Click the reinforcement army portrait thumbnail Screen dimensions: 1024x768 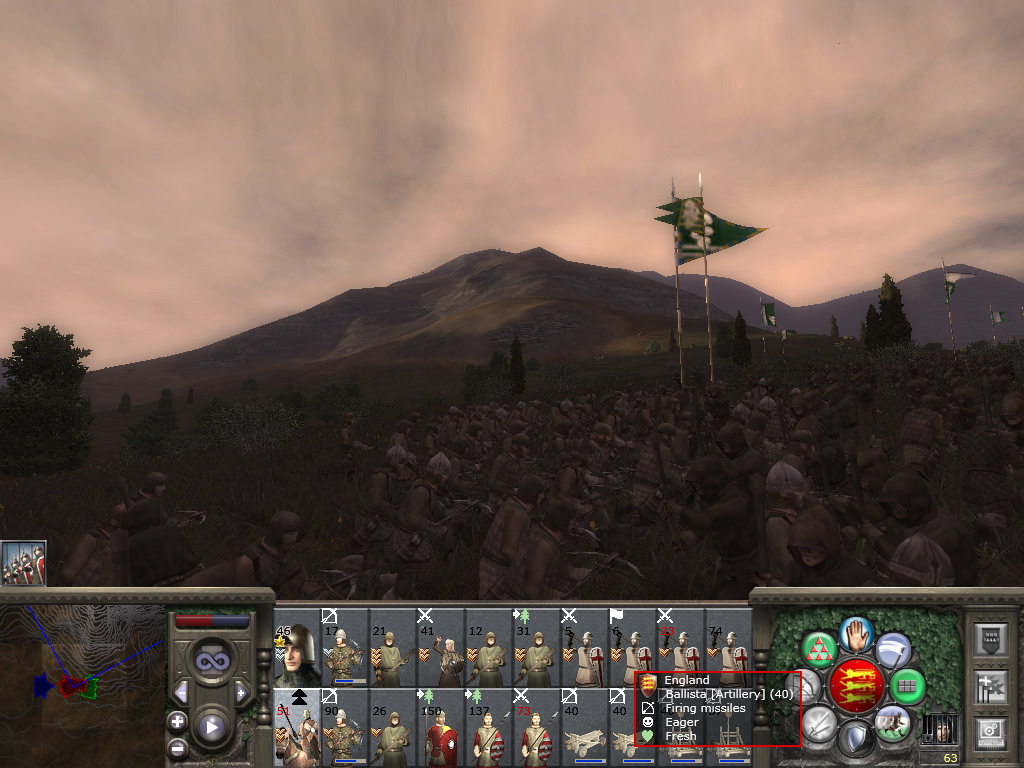tap(23, 563)
